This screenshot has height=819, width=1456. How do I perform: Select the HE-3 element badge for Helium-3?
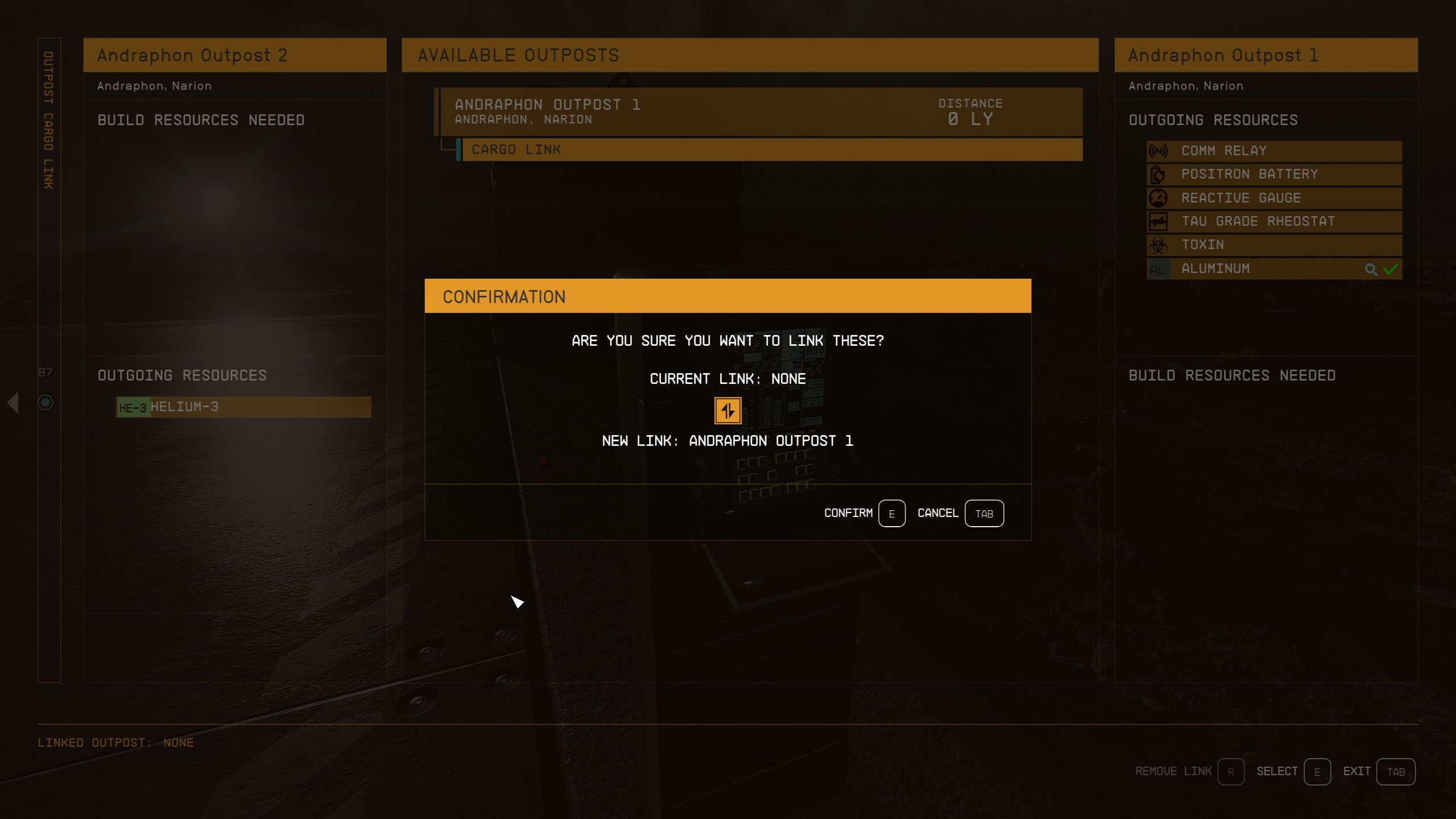[x=134, y=407]
